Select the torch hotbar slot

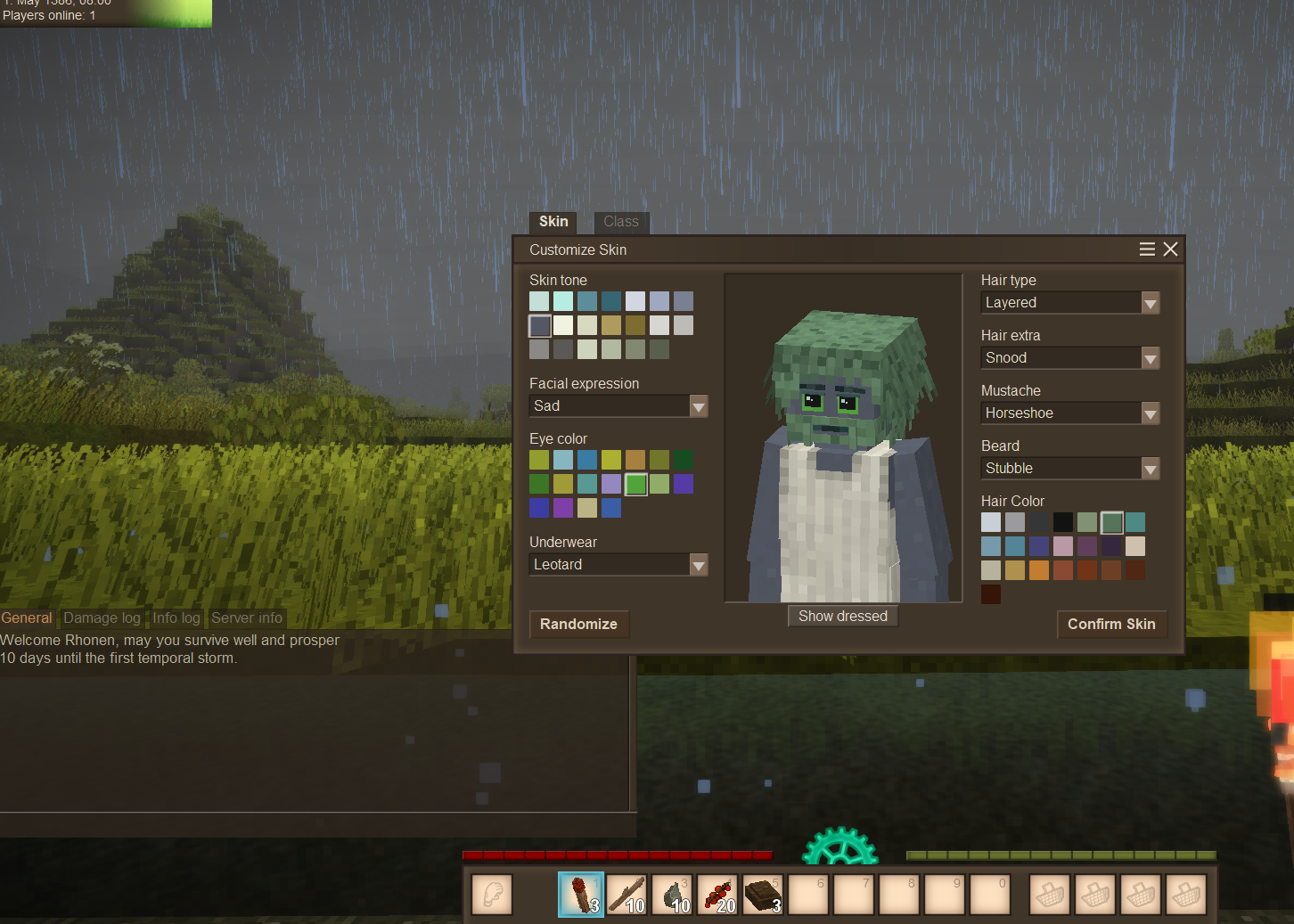[x=581, y=894]
